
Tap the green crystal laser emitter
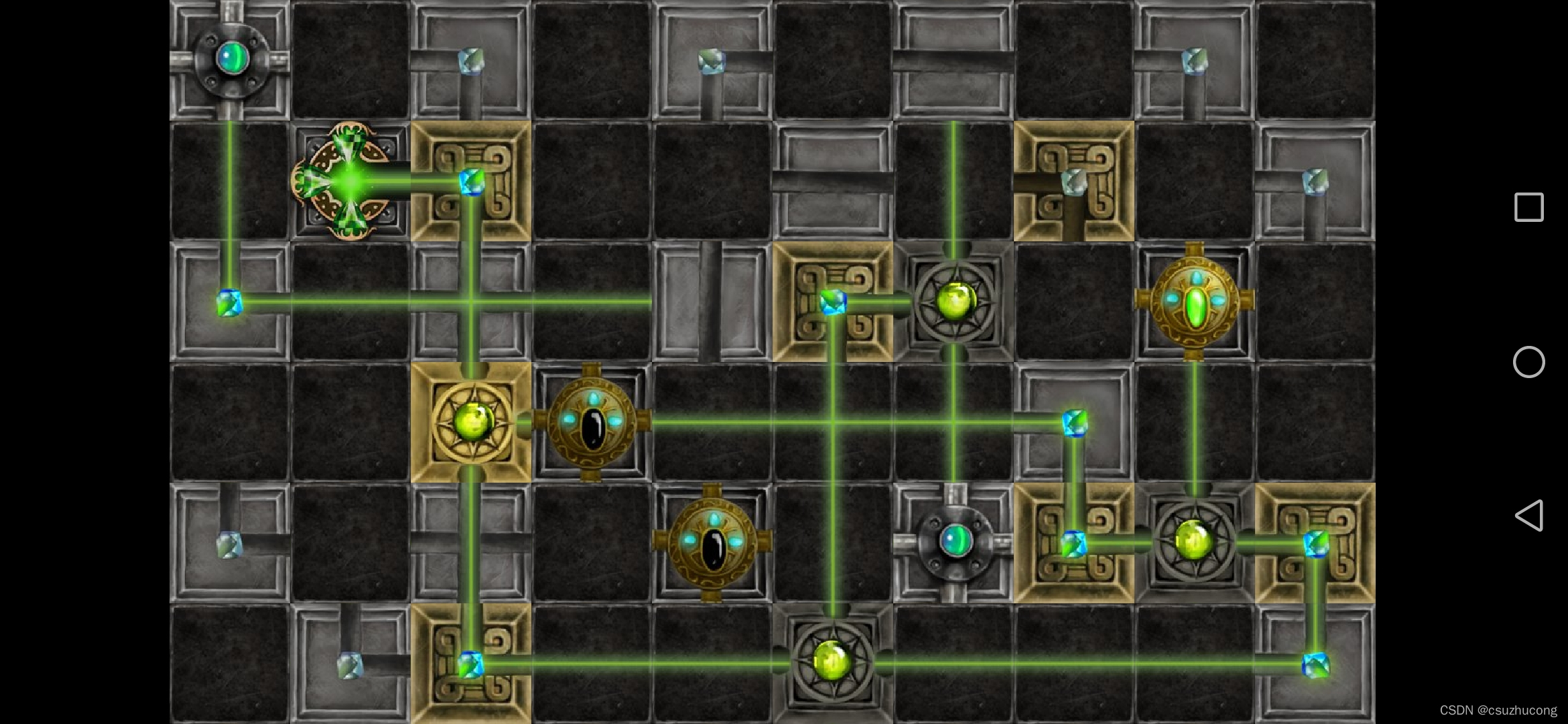349,181
